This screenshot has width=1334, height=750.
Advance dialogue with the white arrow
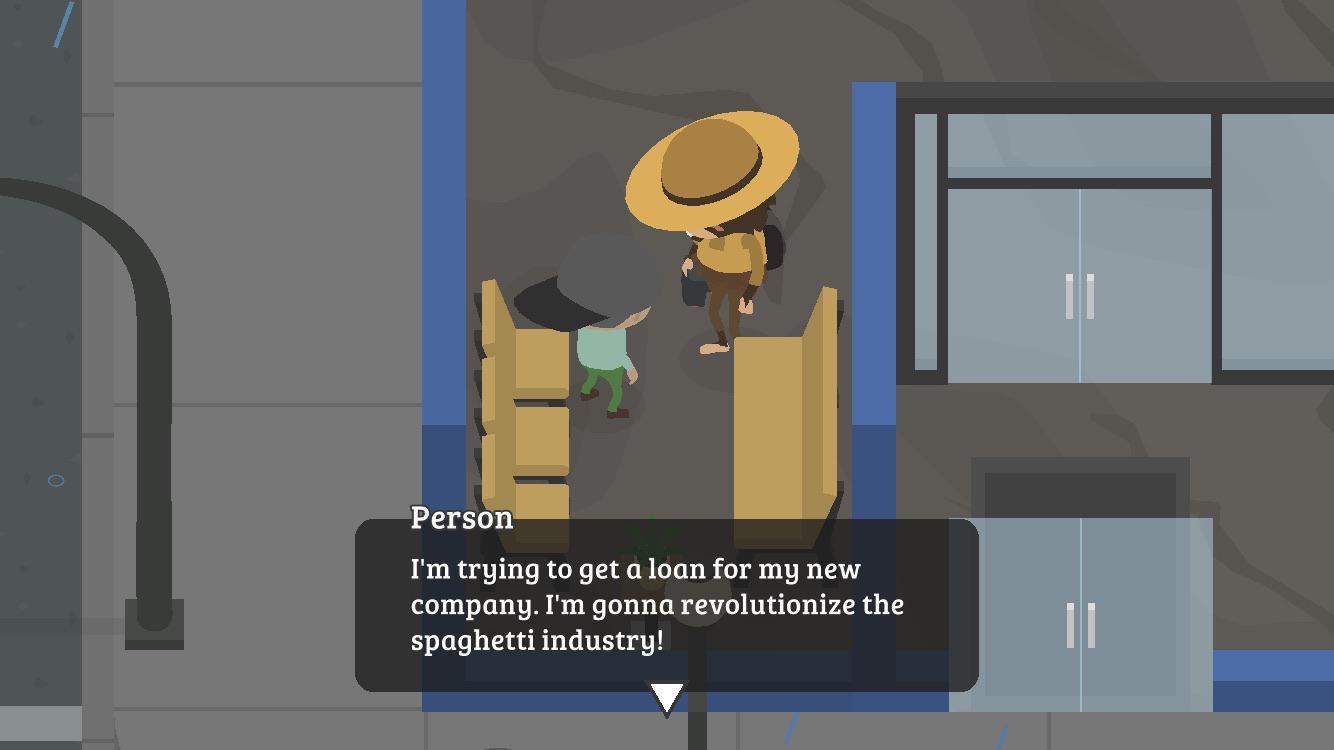(667, 697)
